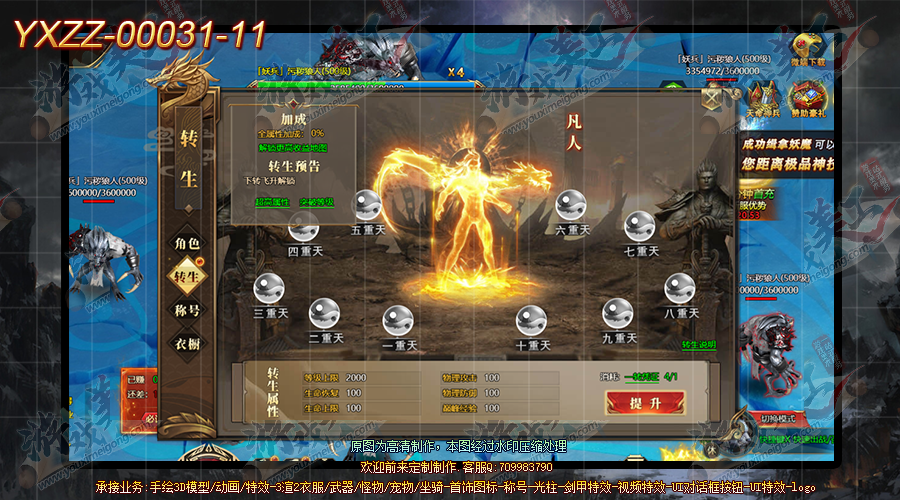Select the 转生 rebirth tab
This screenshot has height=500, width=900.
point(188,276)
